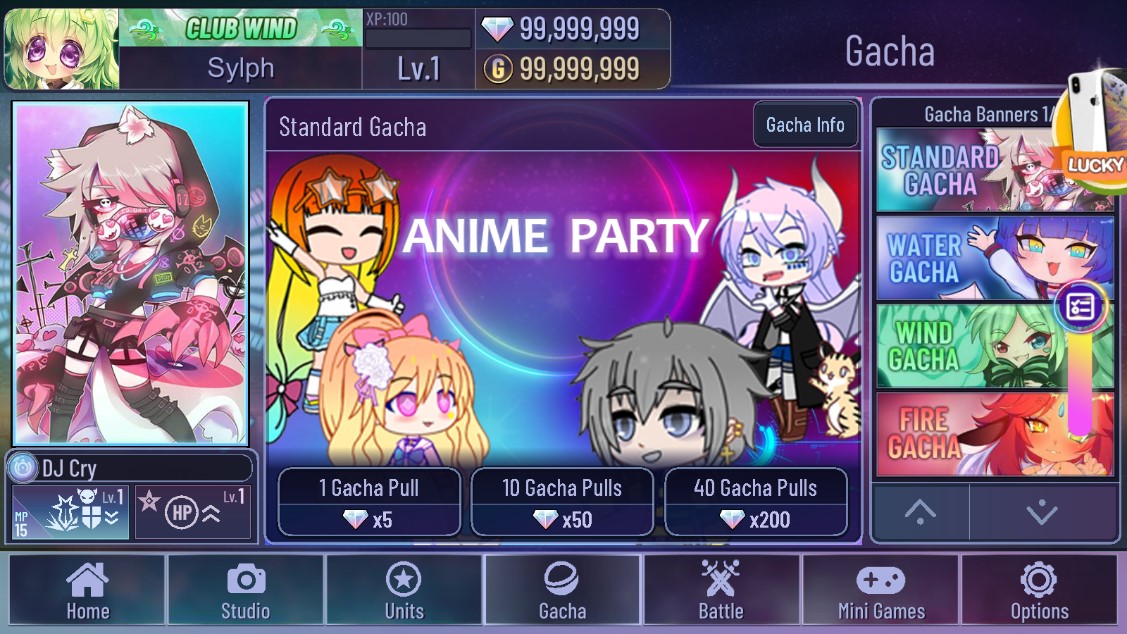Show next gacha banners with down arrow
1127x634 pixels.
(x=1042, y=512)
